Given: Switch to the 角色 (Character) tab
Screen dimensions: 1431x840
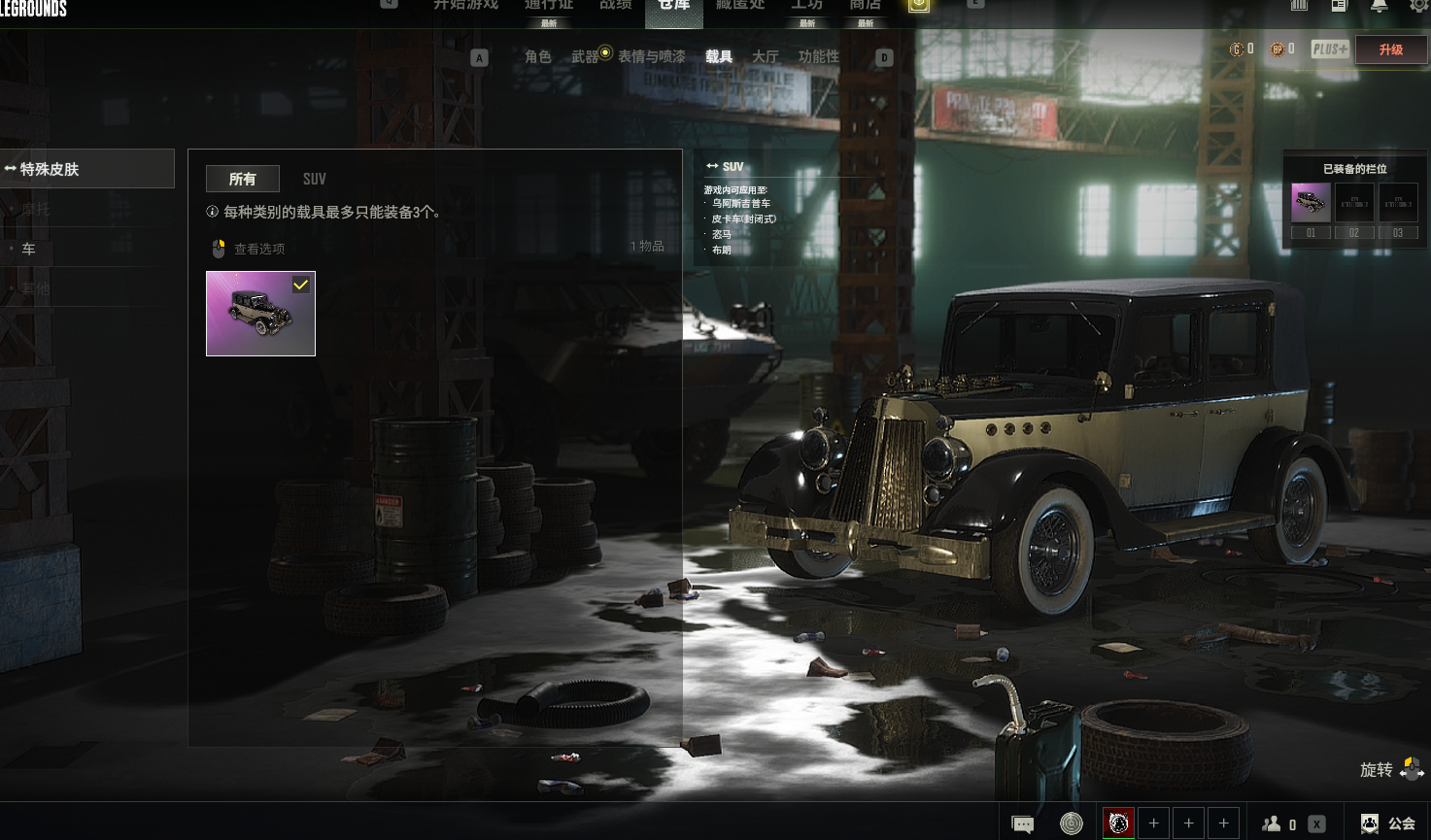Looking at the screenshot, I should 537,57.
